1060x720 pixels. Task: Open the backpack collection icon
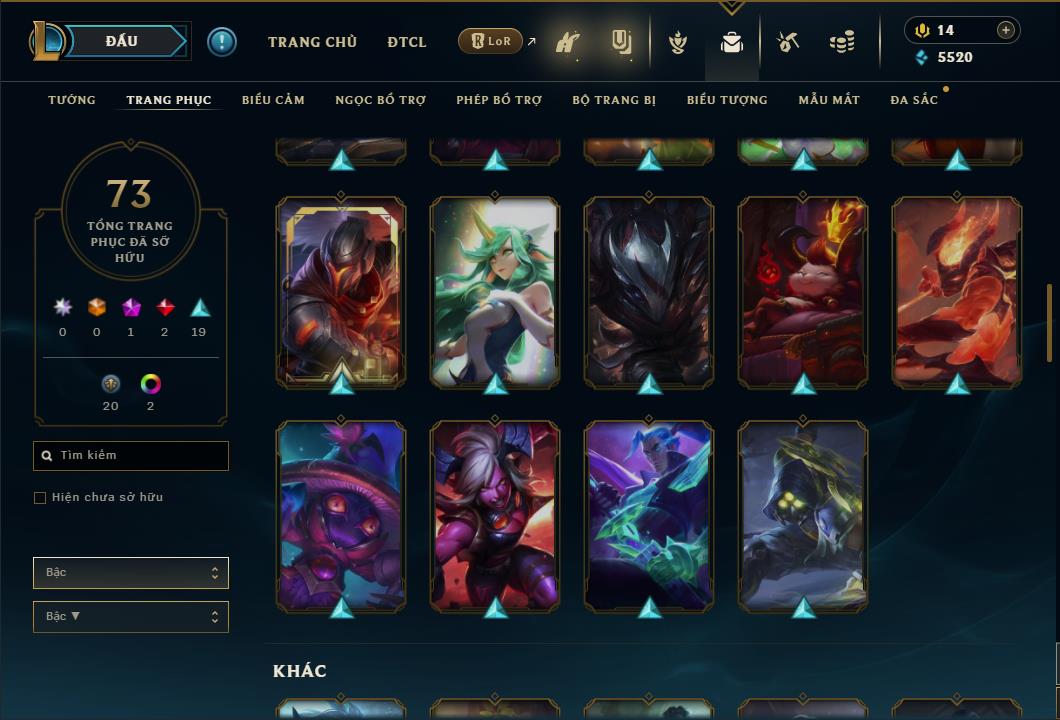(732, 43)
